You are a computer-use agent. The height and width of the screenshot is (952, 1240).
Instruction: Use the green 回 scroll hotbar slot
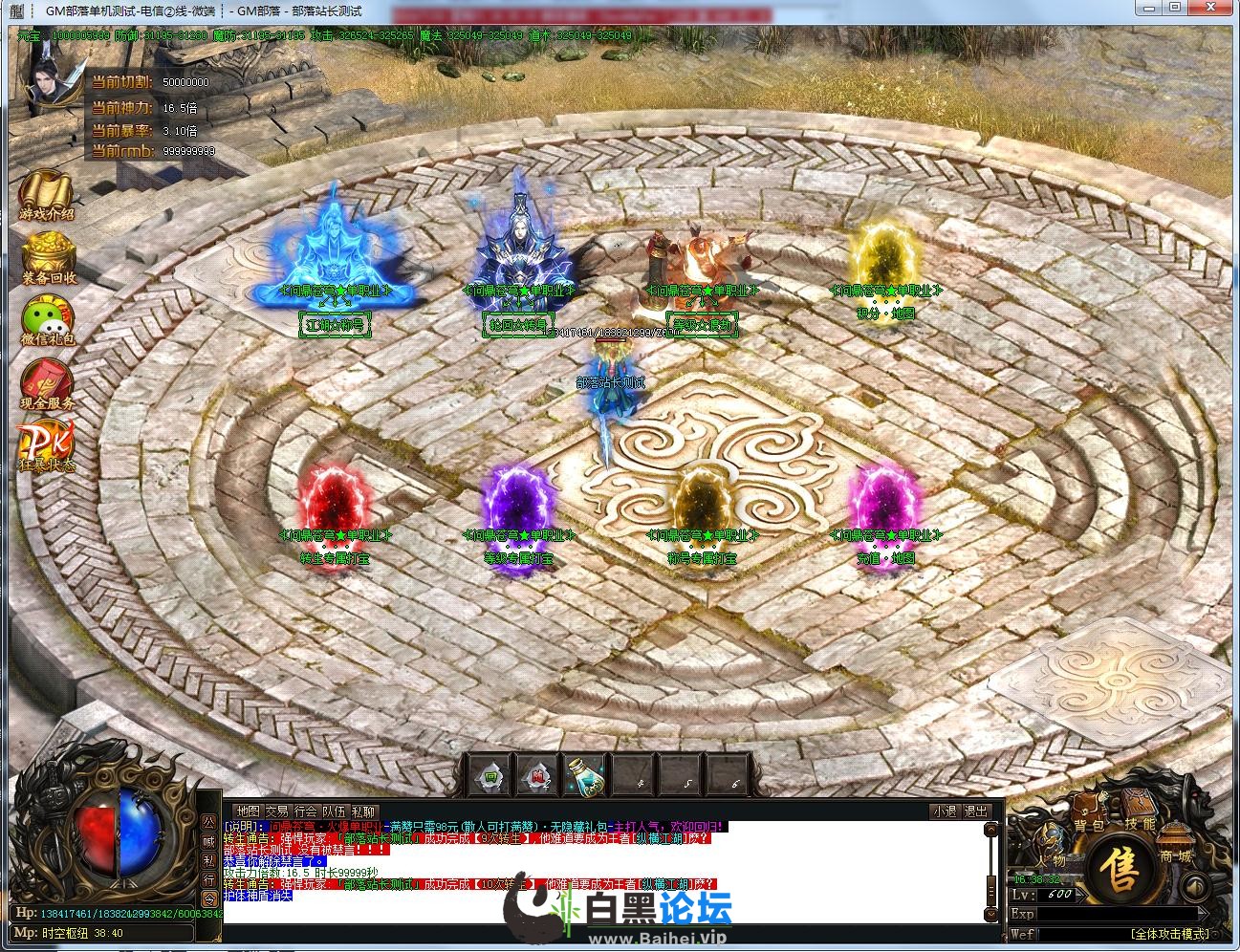[490, 776]
